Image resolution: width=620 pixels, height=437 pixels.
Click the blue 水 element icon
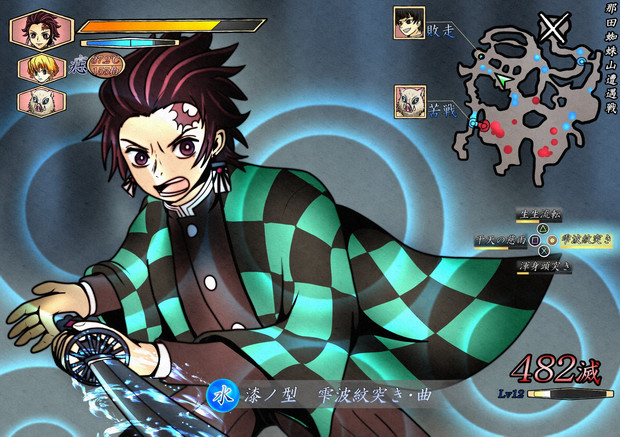[x=220, y=396]
